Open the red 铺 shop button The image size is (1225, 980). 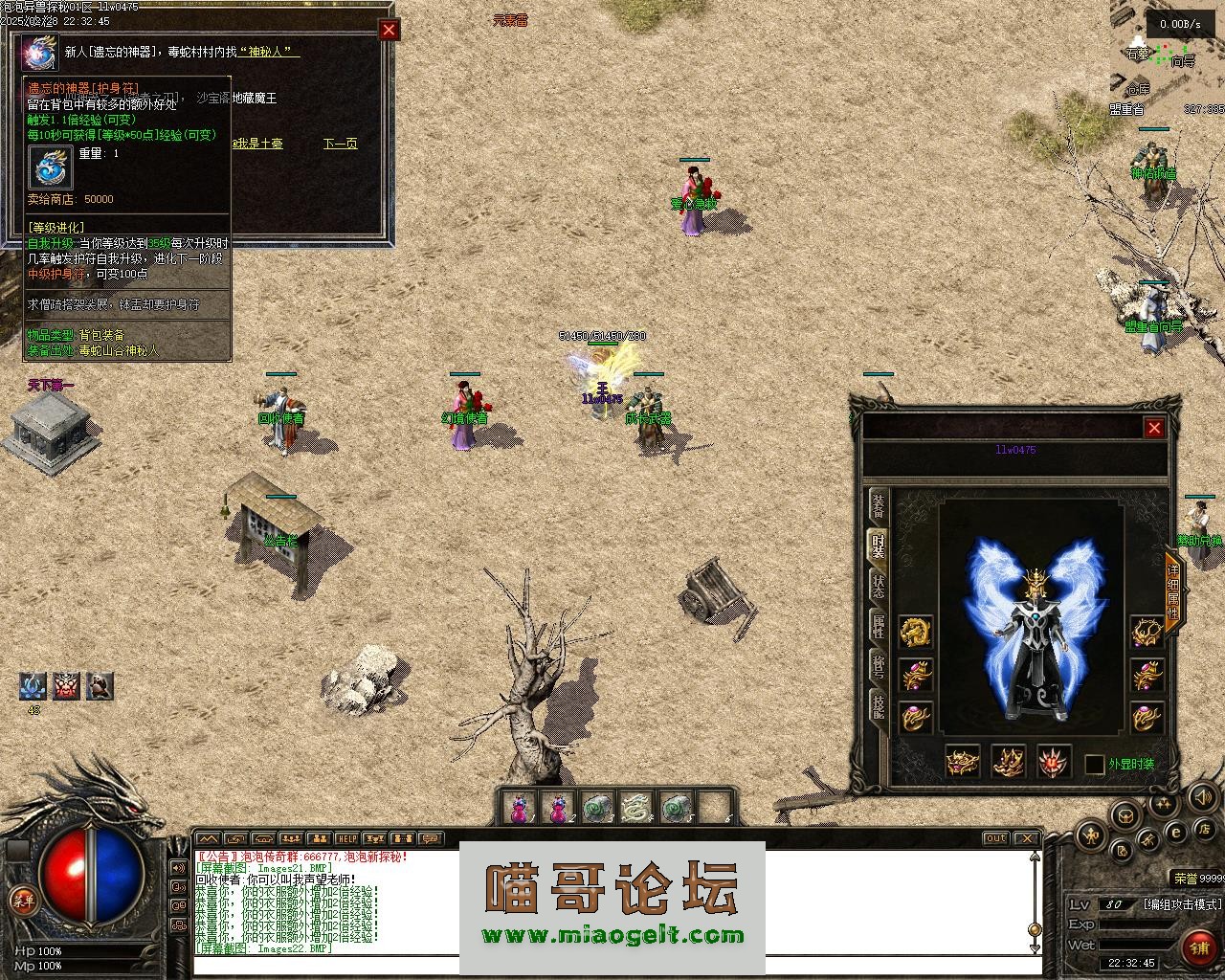coord(1198,948)
